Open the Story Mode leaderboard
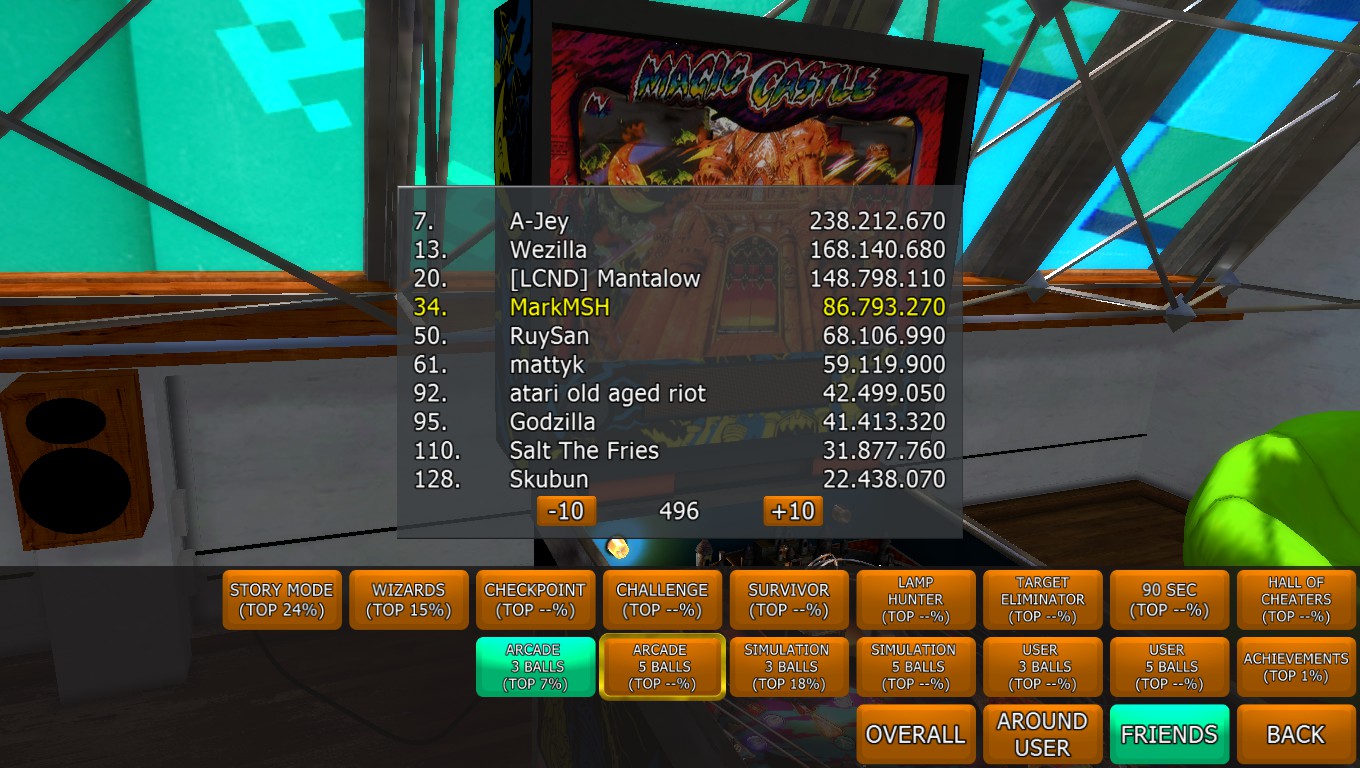The height and width of the screenshot is (768, 1360). click(x=282, y=600)
